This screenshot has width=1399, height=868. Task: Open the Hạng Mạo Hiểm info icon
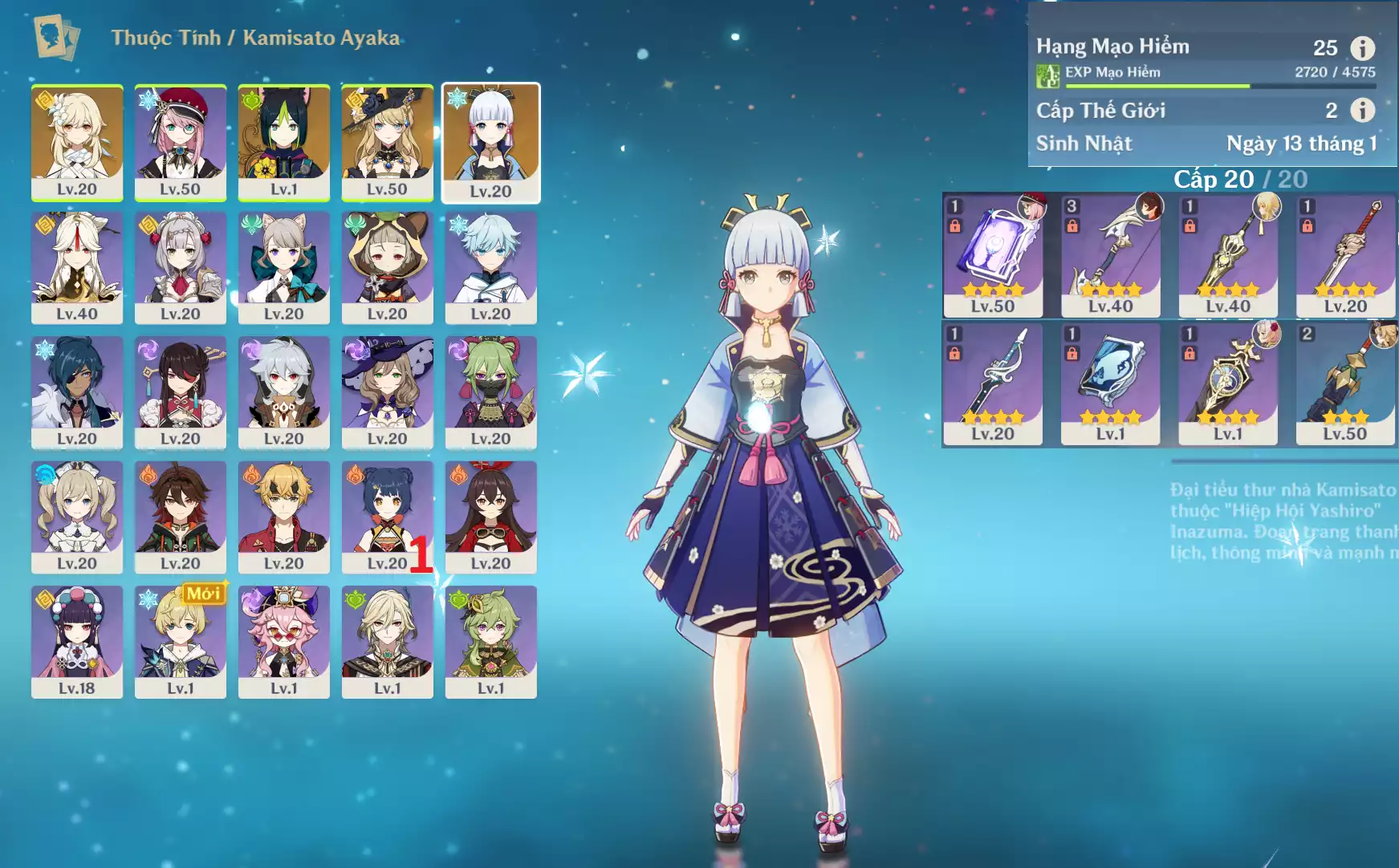(x=1362, y=48)
